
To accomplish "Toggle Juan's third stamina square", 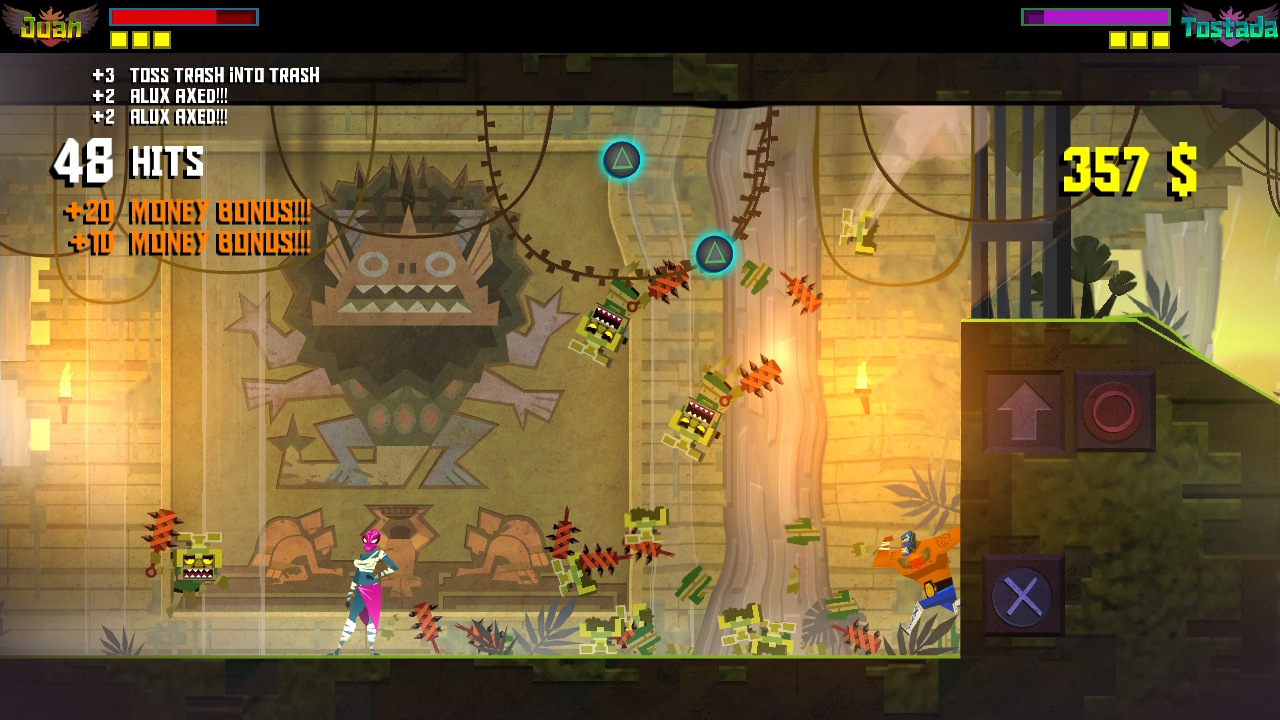I will point(160,38).
